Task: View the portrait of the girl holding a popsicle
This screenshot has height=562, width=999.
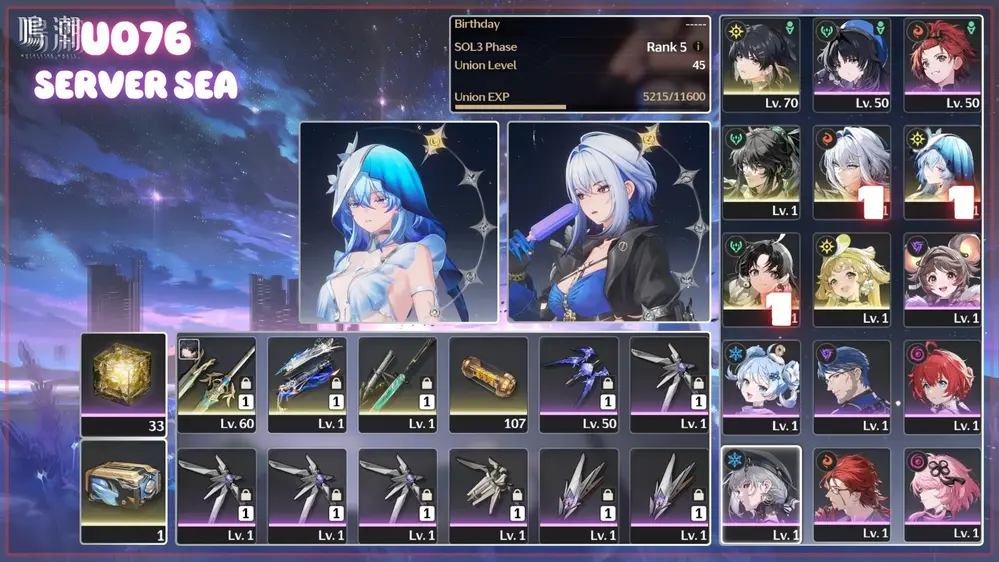Action: (608, 222)
